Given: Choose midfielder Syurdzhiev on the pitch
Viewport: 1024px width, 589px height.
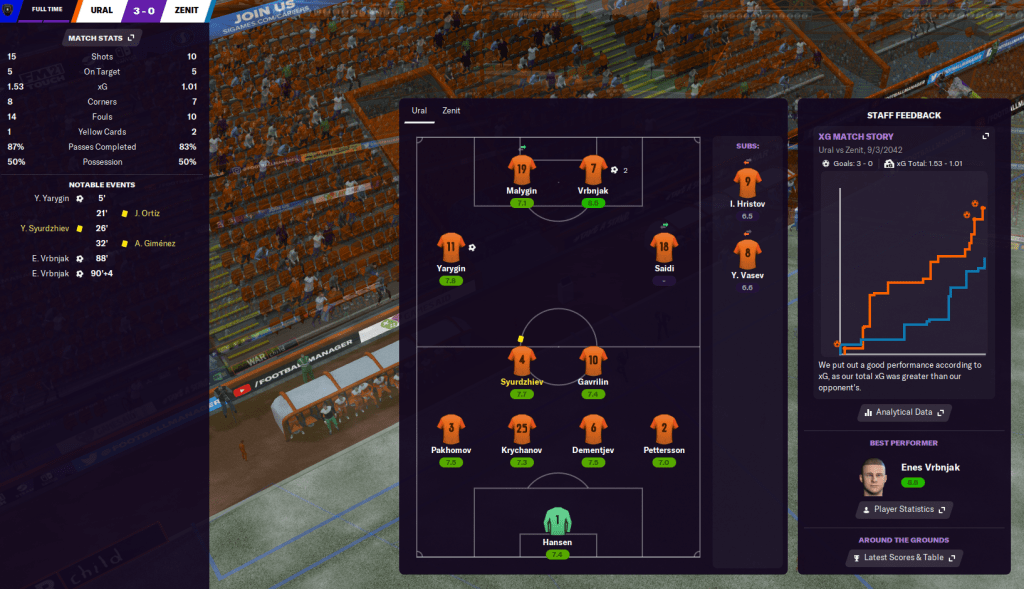Looking at the screenshot, I should 521,361.
